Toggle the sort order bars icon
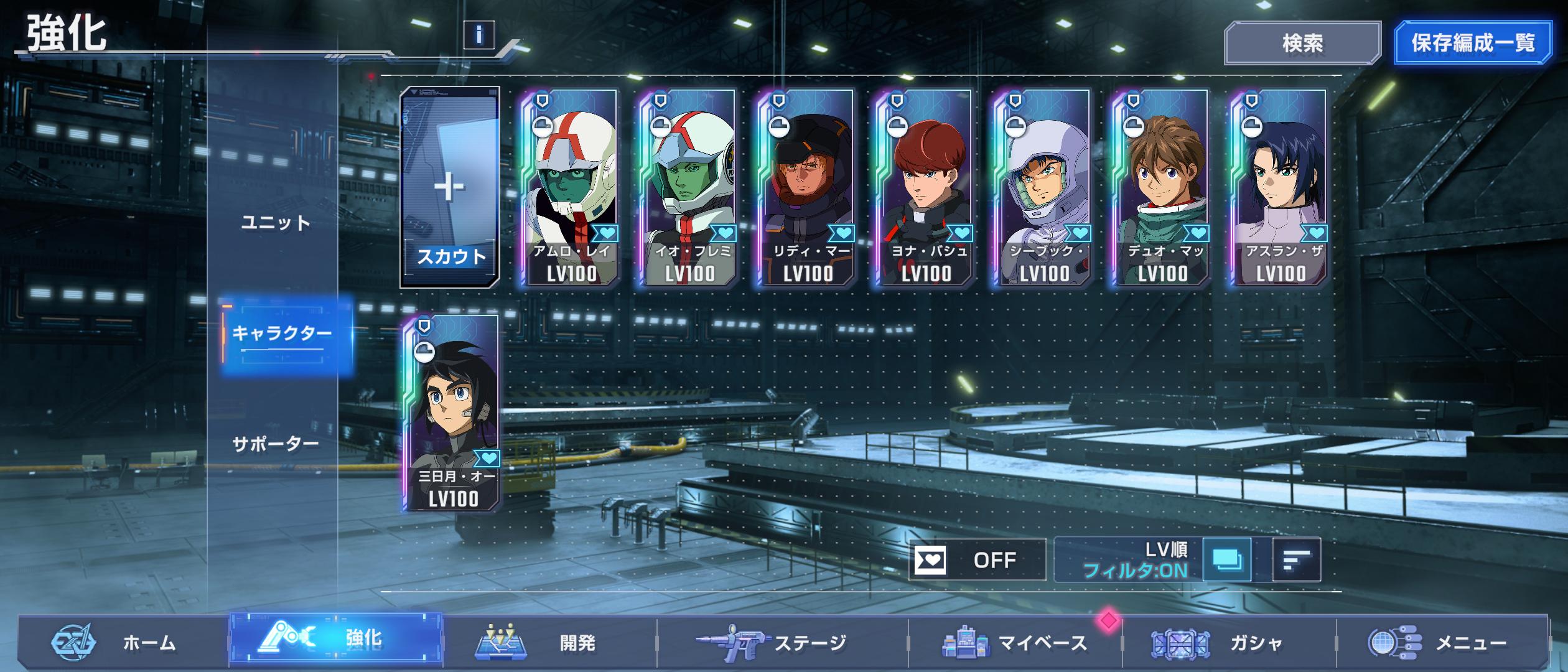Viewport: 1568px width, 672px height. (x=1296, y=560)
